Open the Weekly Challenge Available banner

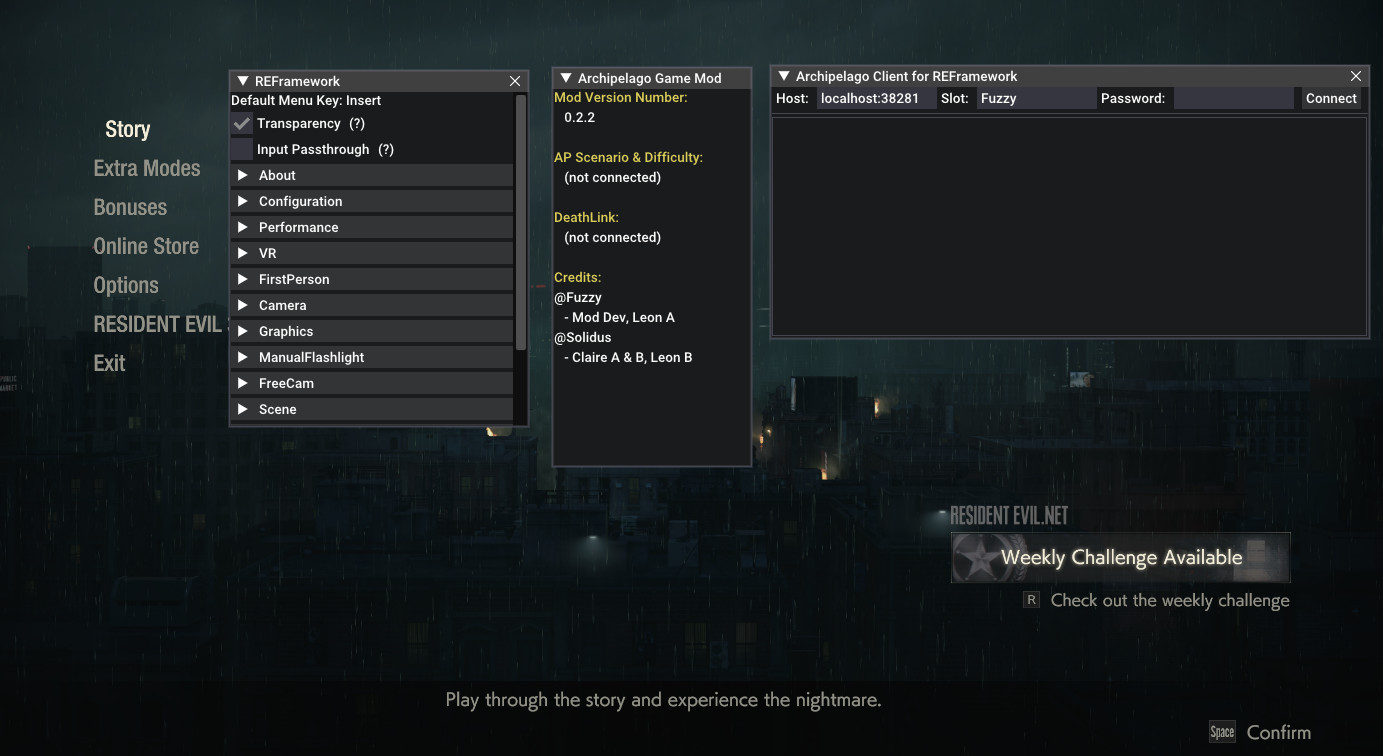point(1120,557)
